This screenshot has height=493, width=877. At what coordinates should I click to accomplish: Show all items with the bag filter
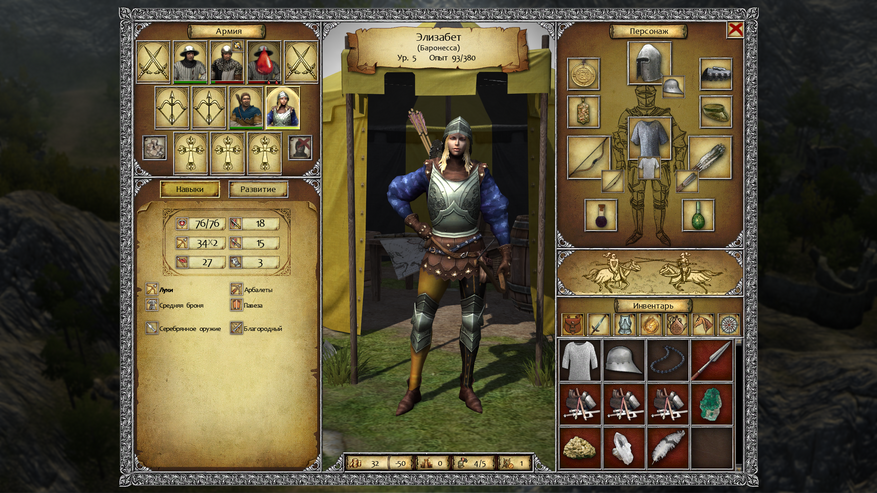click(x=572, y=324)
